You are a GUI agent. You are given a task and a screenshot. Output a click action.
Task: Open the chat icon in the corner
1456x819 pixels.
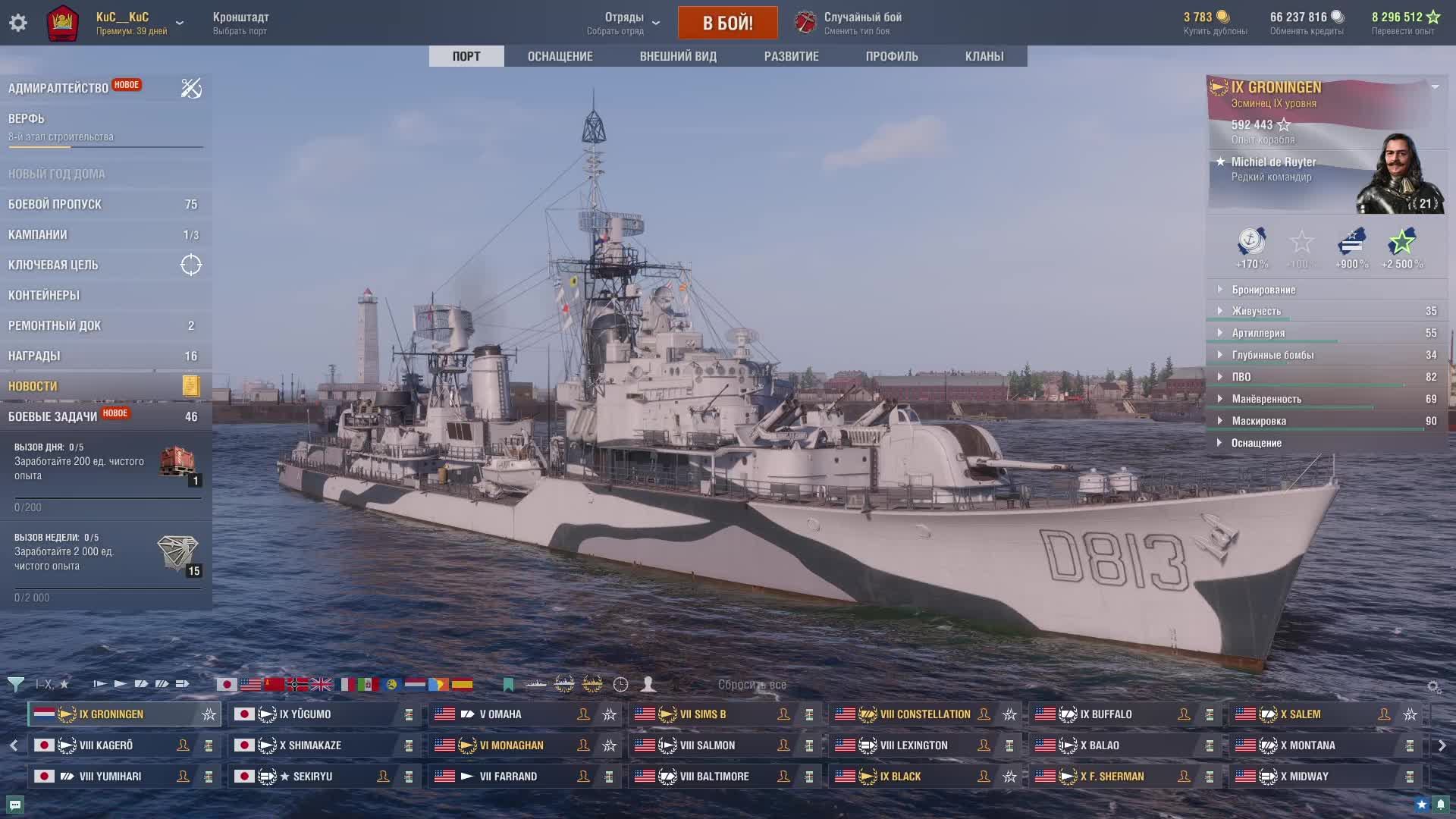coord(15,805)
